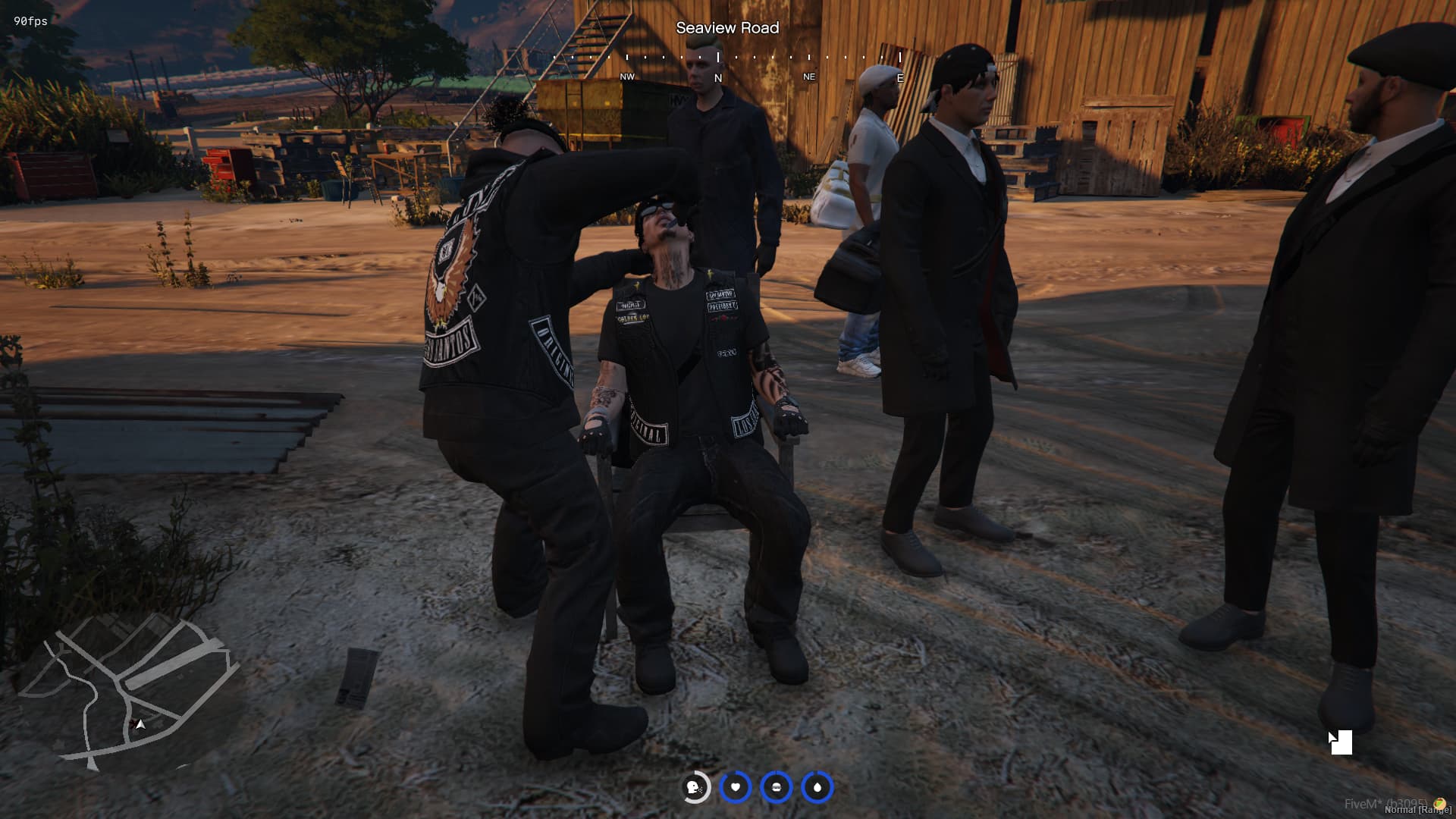Click the 90fps counter readout
This screenshot has height=819, width=1456.
29,21
